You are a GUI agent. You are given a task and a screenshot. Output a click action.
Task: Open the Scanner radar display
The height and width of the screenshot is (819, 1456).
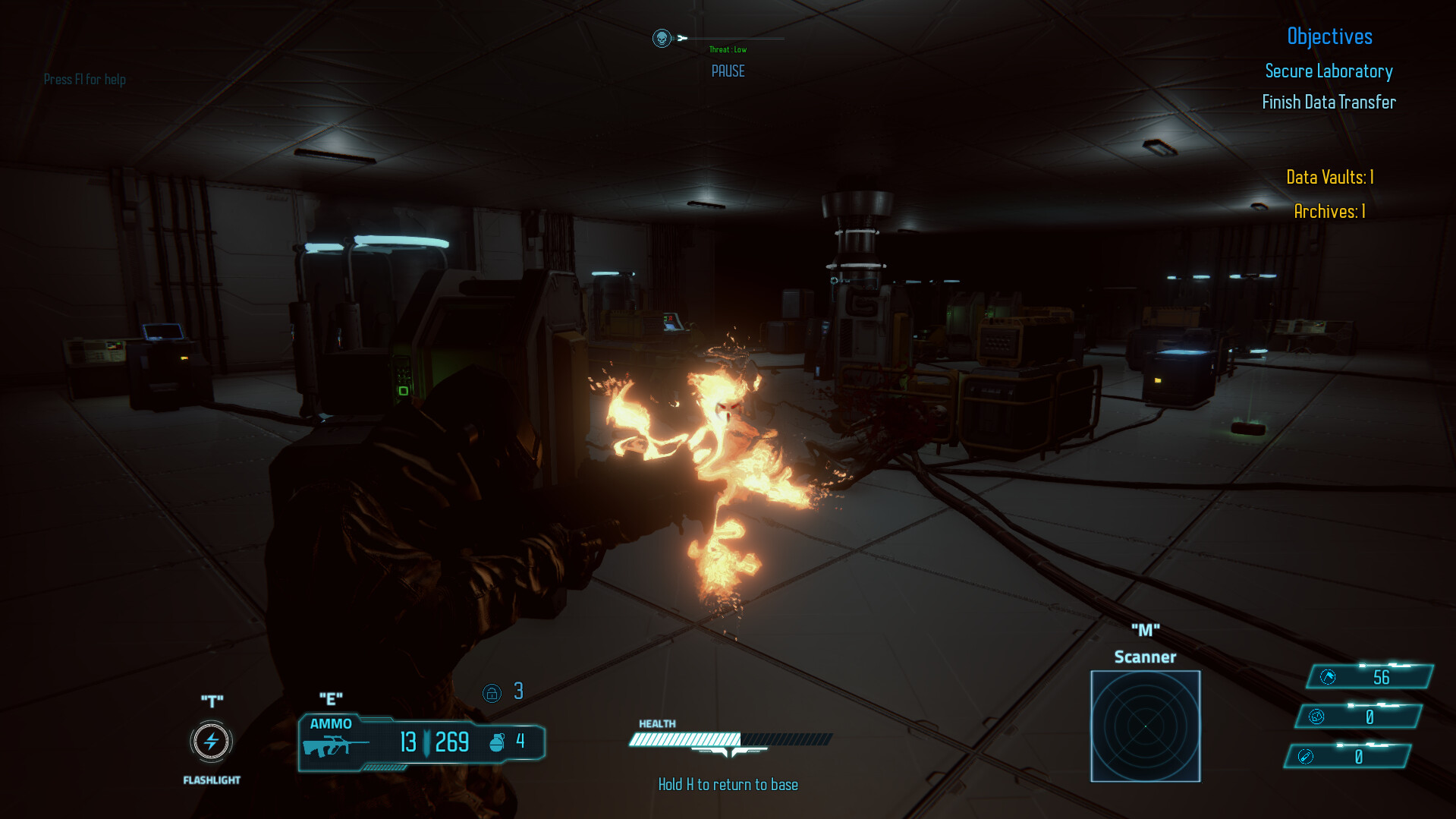coord(1145,726)
